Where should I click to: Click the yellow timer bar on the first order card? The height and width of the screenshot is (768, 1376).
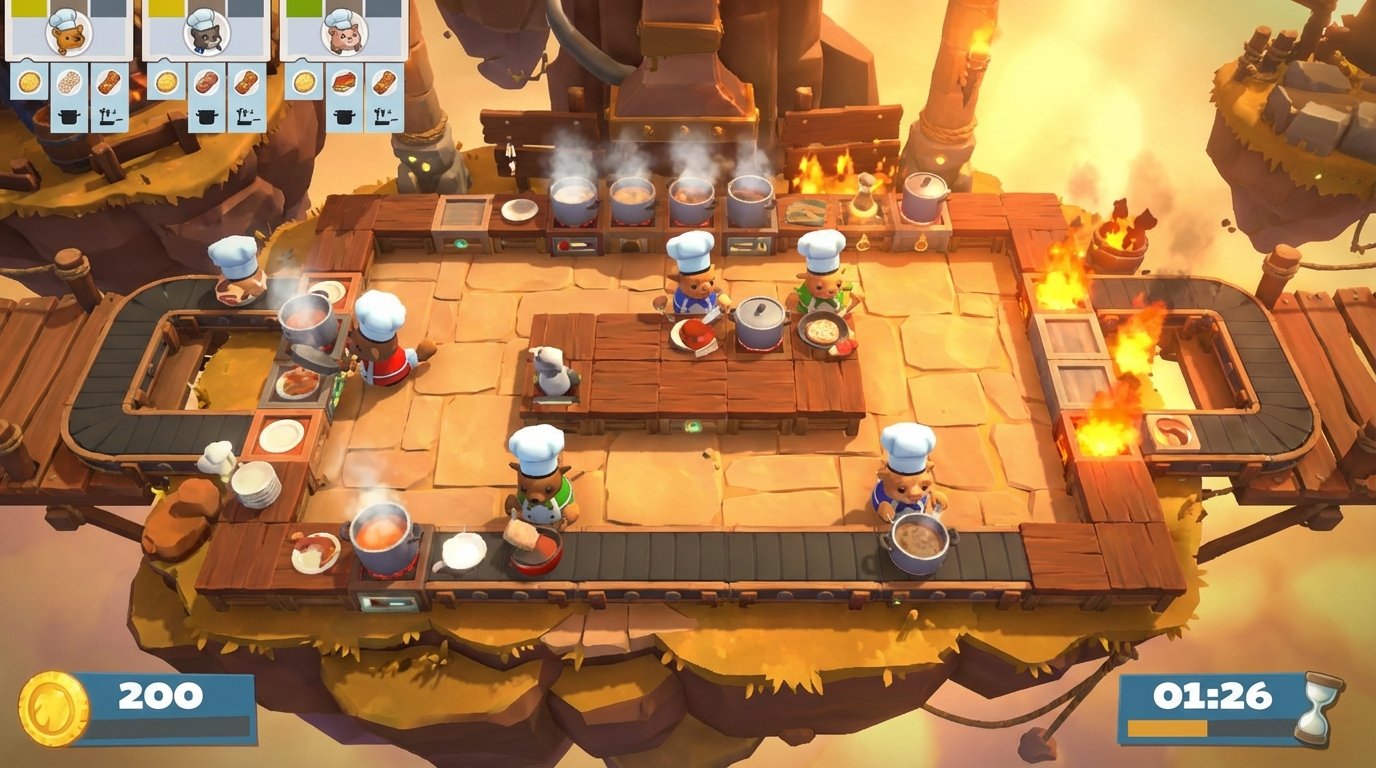click(27, 5)
